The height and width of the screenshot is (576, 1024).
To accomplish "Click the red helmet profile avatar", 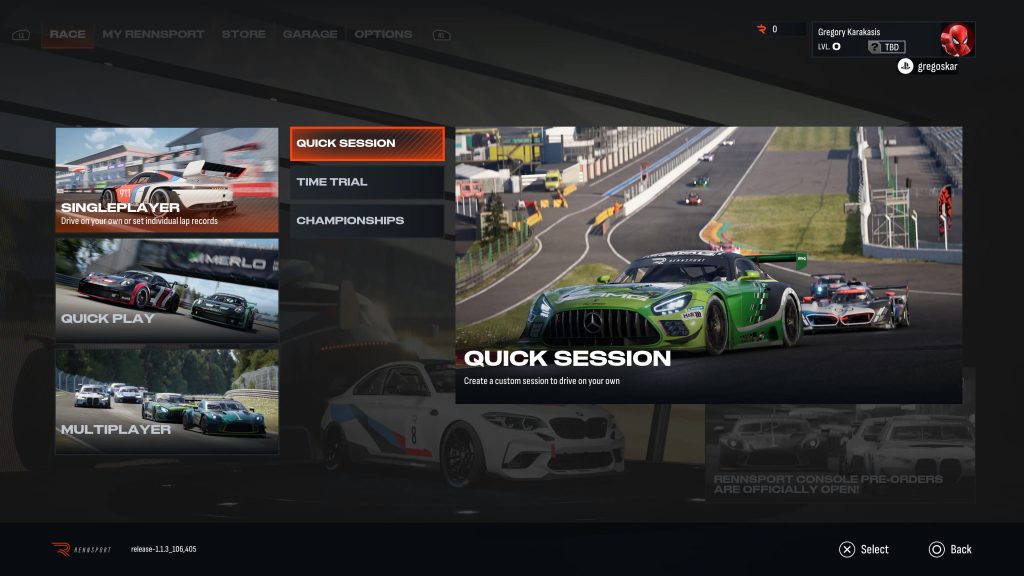I will (957, 40).
